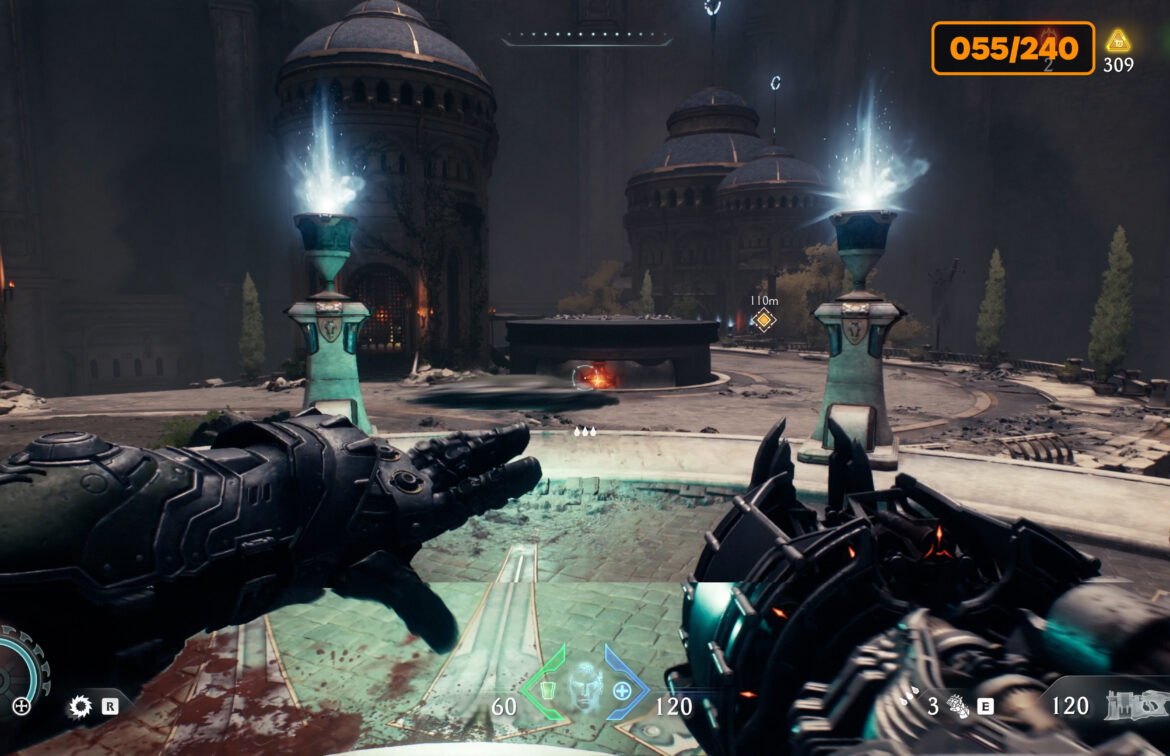The height and width of the screenshot is (756, 1170).
Task: Click the gauntlet melee icon
Action: tap(957, 706)
